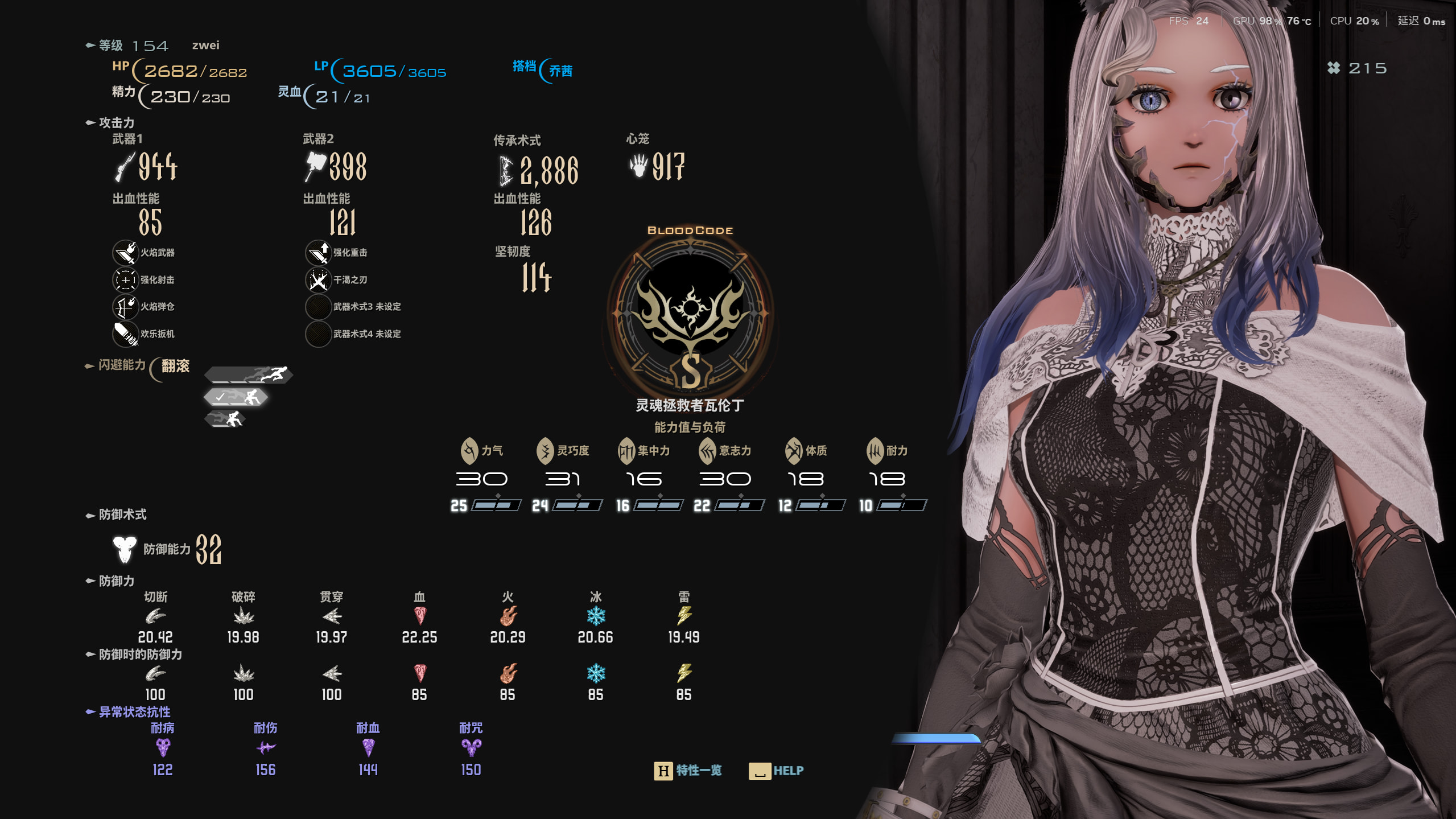Open the 特性一览 traits list

pyautogui.click(x=688, y=771)
